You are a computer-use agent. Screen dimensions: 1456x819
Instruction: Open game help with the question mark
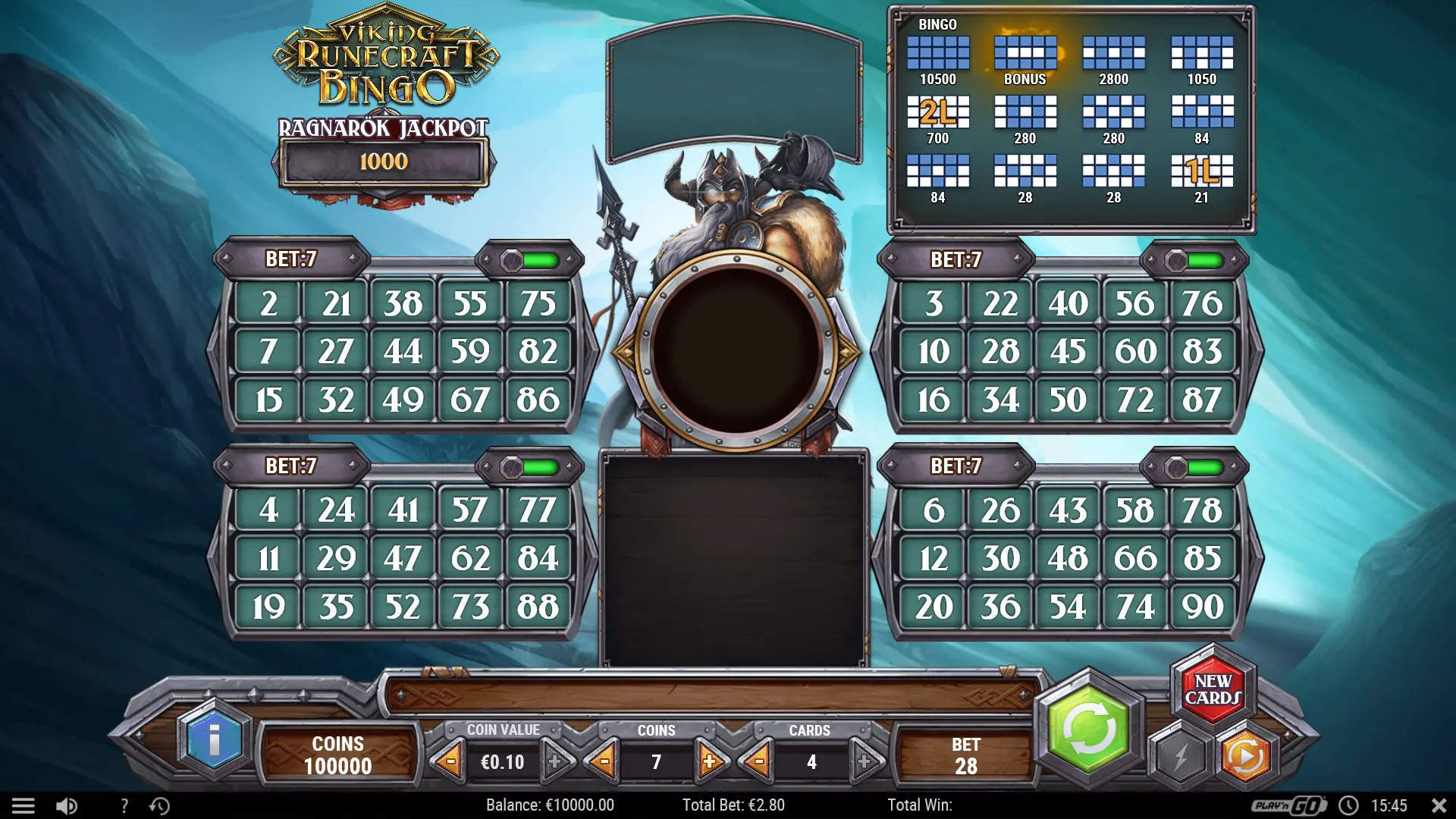tap(124, 805)
